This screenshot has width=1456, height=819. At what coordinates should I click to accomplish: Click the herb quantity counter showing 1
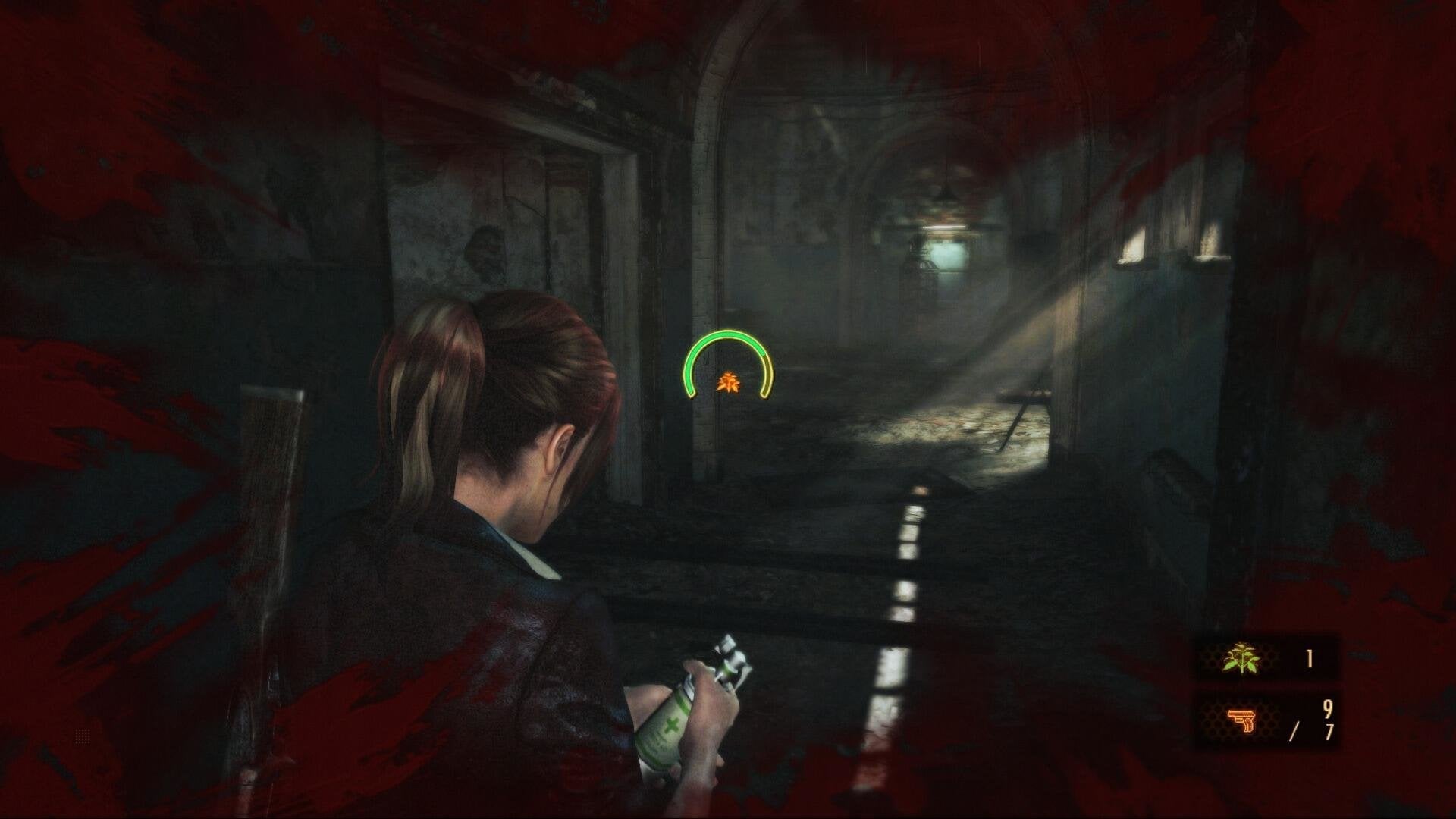coord(1309,660)
